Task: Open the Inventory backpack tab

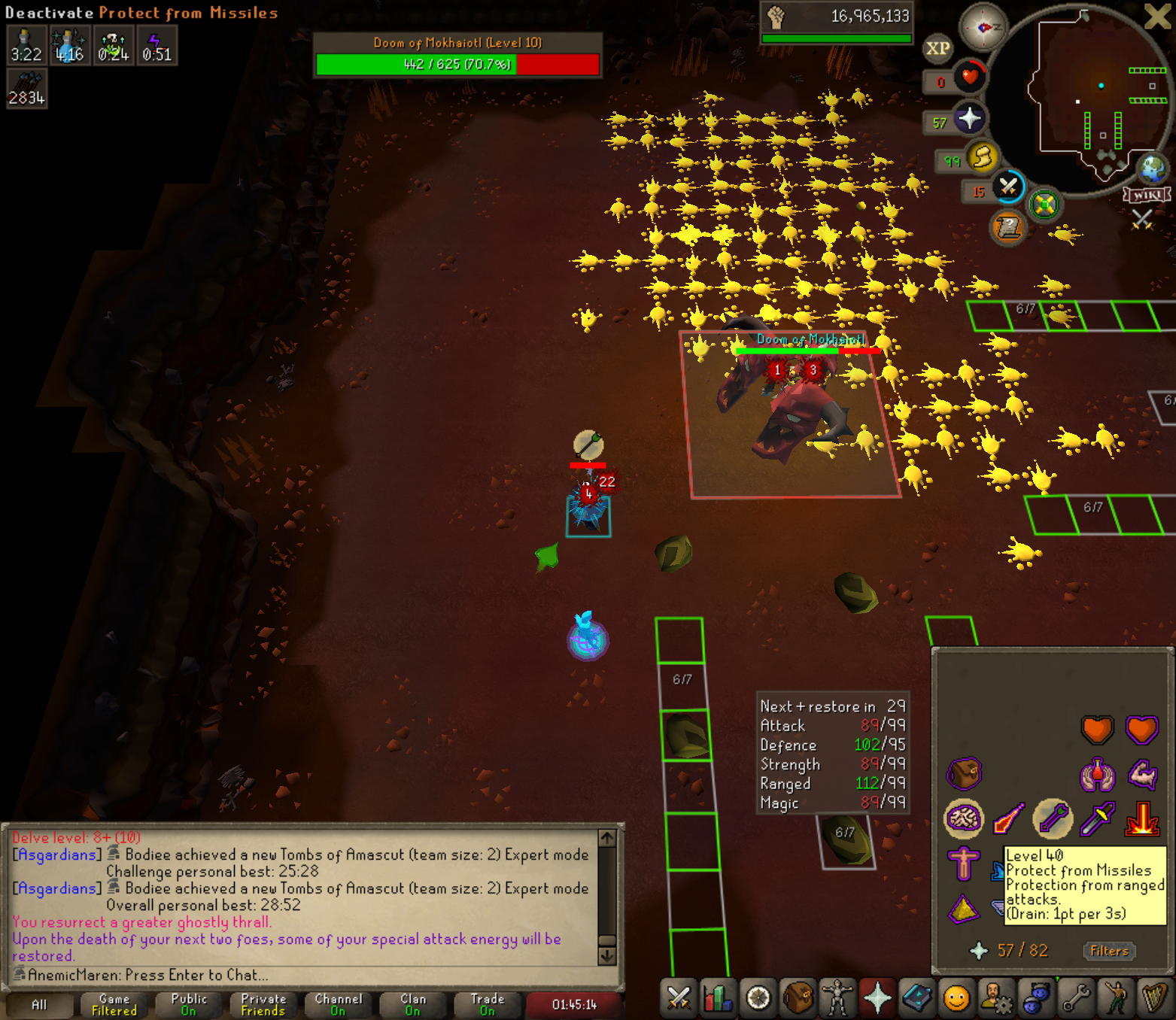Action: pos(798,998)
